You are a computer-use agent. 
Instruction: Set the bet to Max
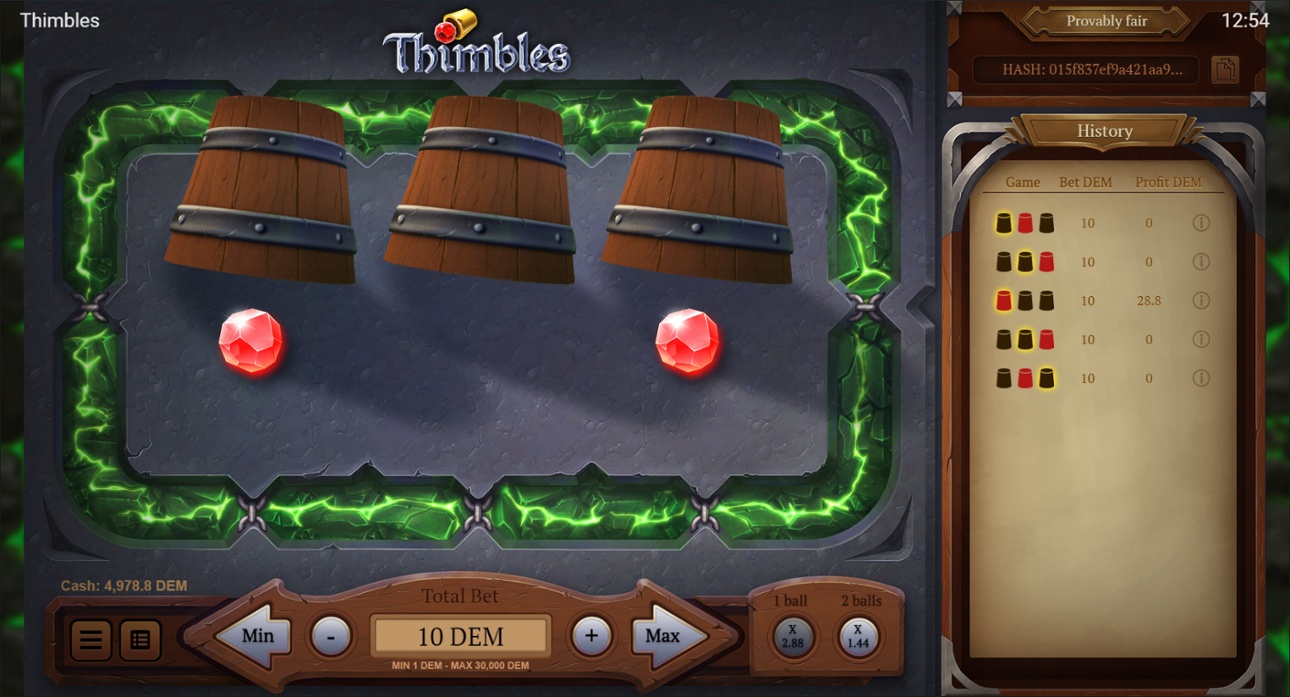click(664, 636)
